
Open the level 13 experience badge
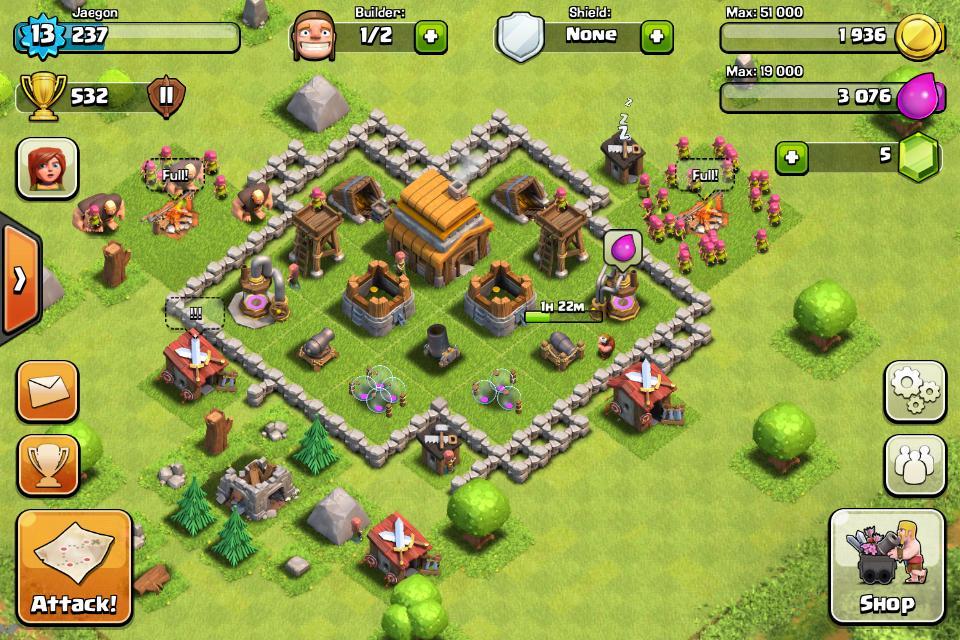[40, 37]
